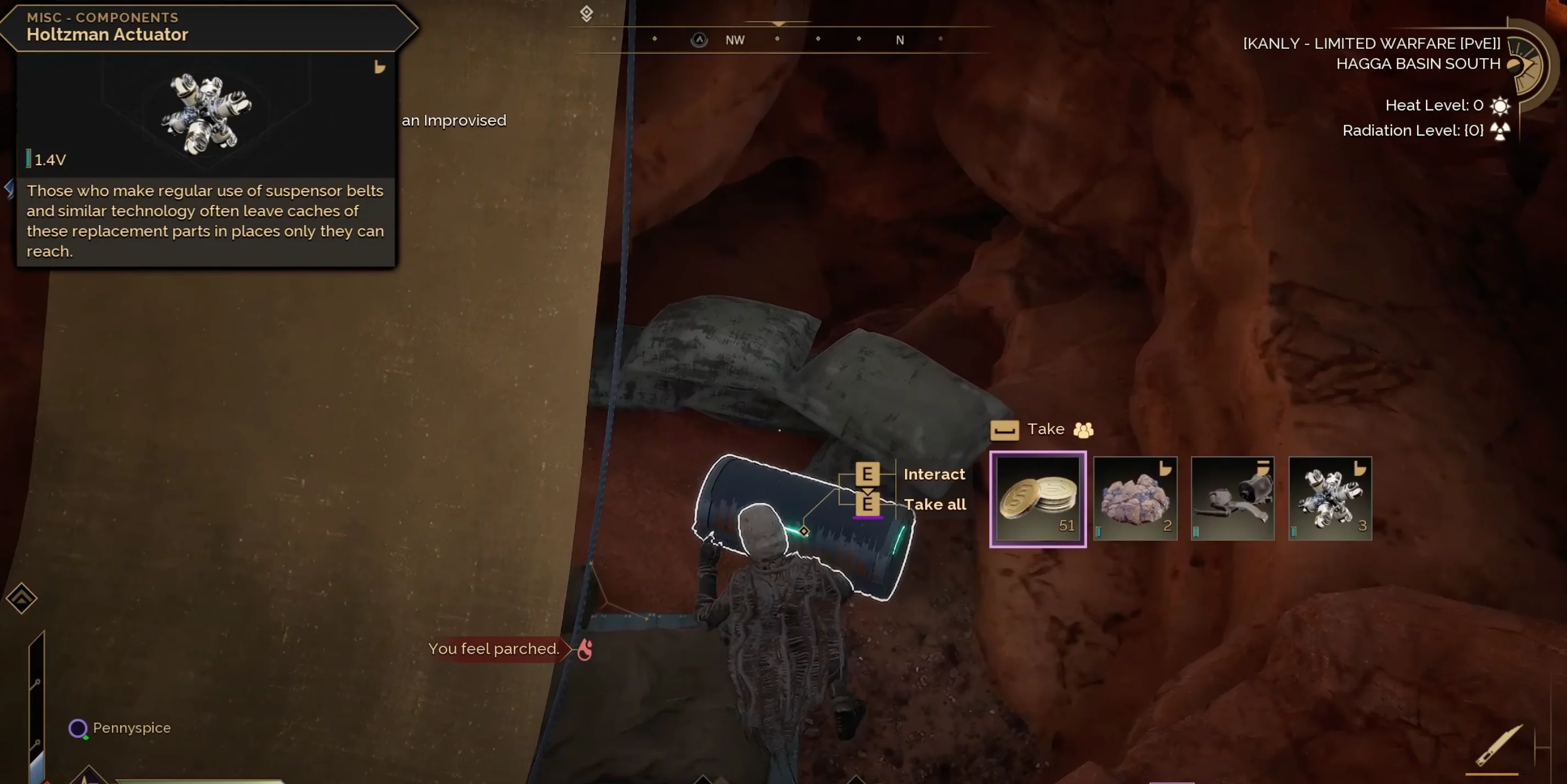Click the diamond shelter icon bottom left

[x=22, y=598]
